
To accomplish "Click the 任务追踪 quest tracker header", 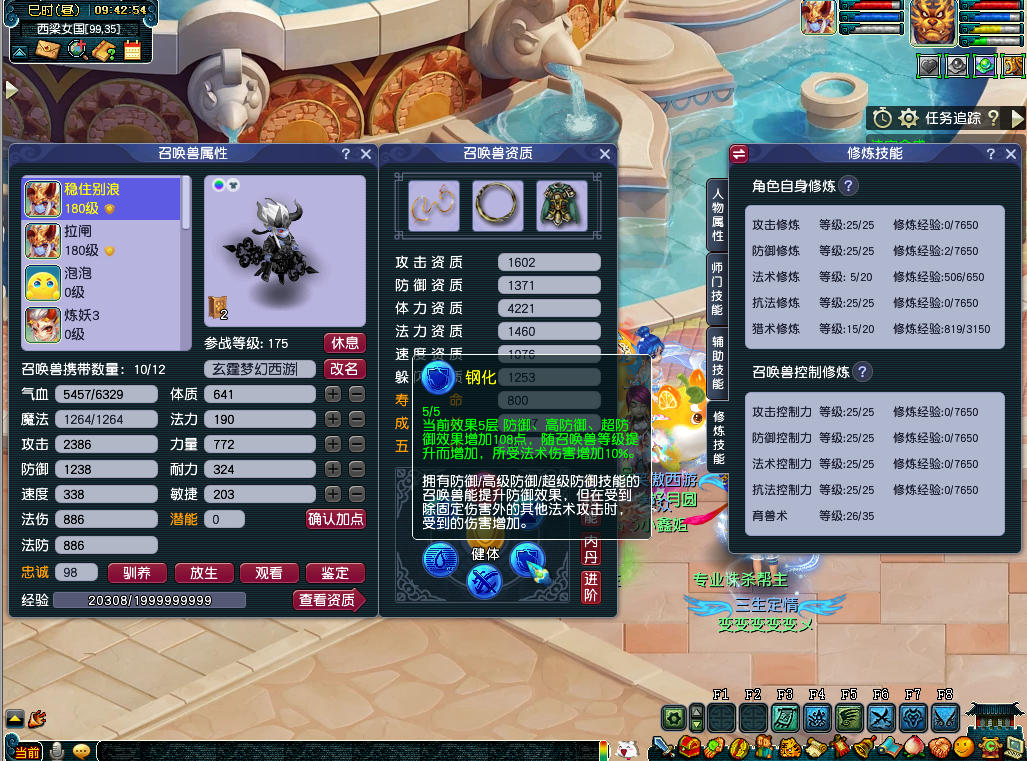I will pos(952,118).
